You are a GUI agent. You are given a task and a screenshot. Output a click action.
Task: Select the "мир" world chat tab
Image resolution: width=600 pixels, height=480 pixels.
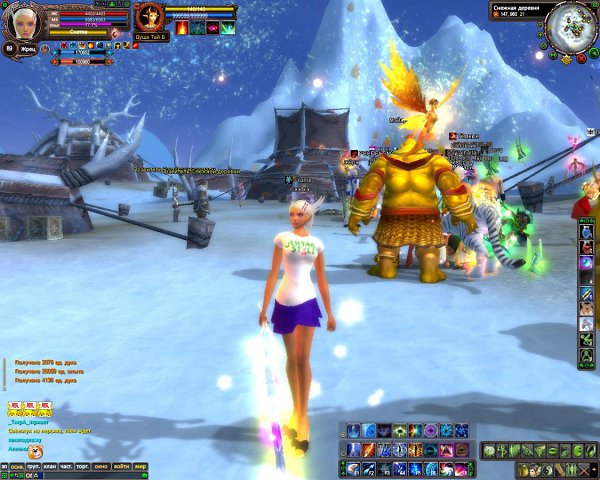pos(142,466)
